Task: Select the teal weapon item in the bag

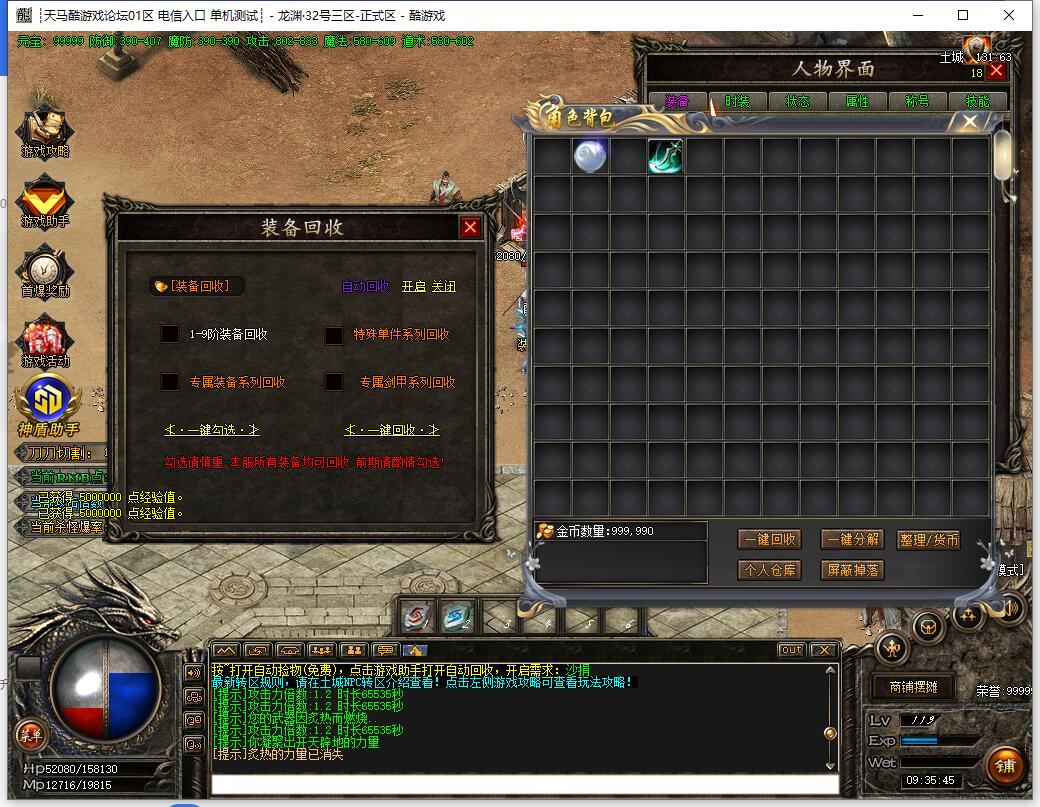Action: [x=665, y=156]
